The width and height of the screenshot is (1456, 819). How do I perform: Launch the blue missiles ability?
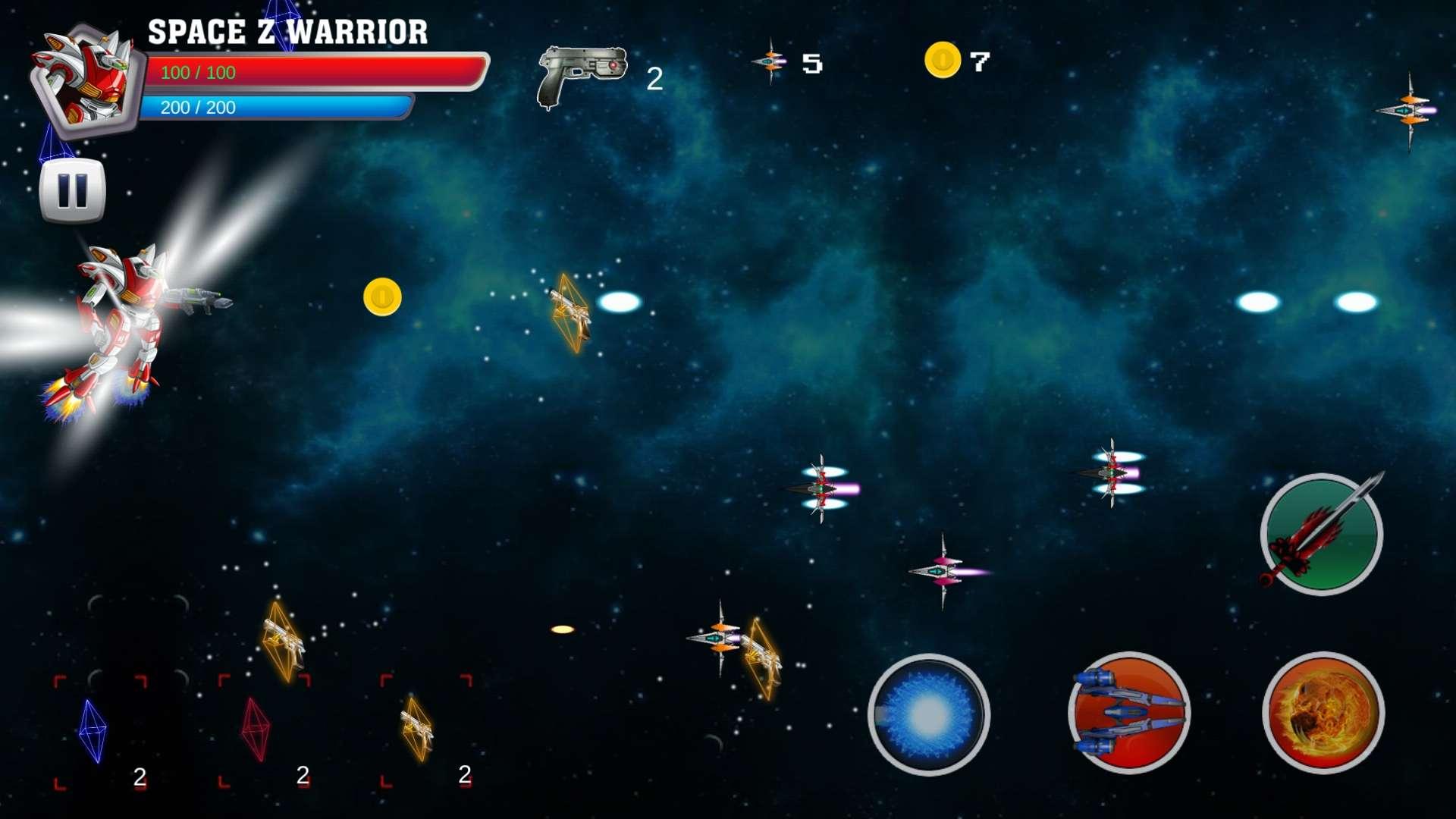pyautogui.click(x=1128, y=713)
